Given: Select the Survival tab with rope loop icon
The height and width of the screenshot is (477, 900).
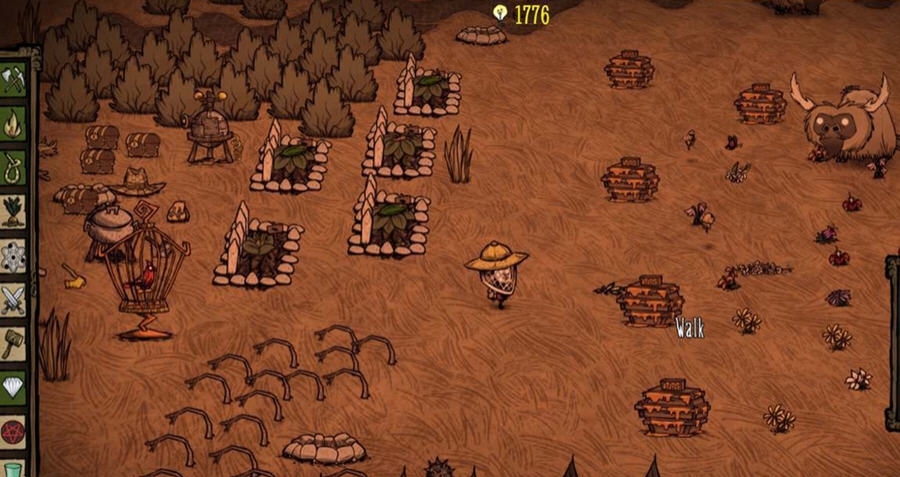Looking at the screenshot, I should 13,167.
